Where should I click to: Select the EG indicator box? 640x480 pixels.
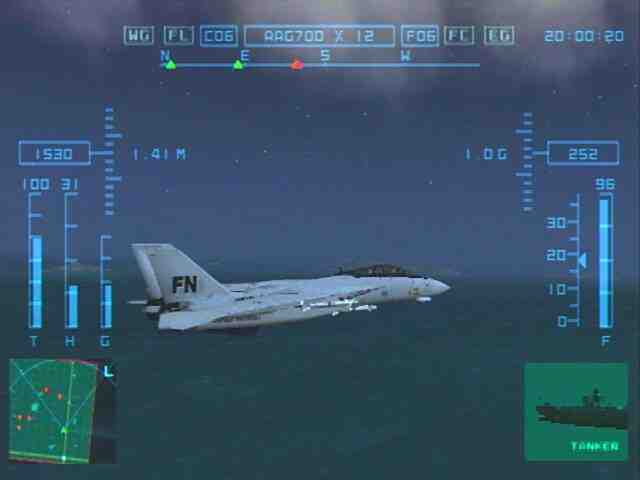(x=499, y=36)
